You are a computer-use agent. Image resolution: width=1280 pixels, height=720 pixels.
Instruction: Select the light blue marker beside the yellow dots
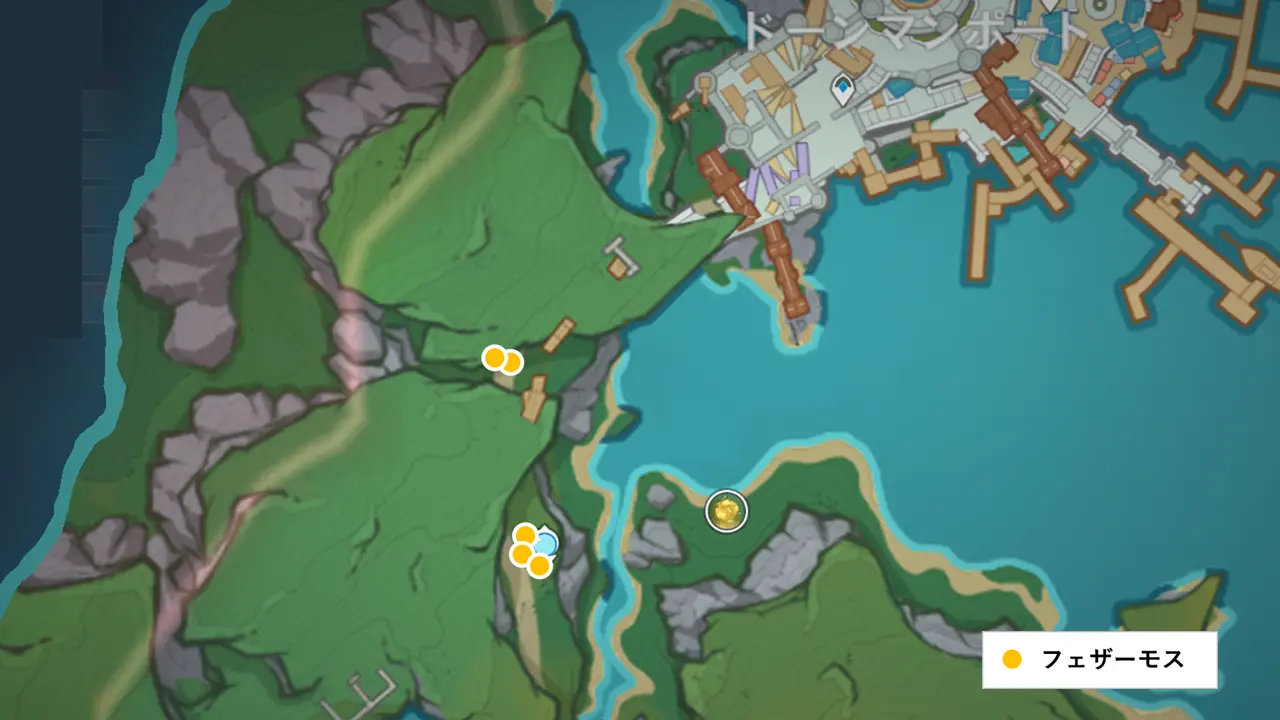click(546, 543)
